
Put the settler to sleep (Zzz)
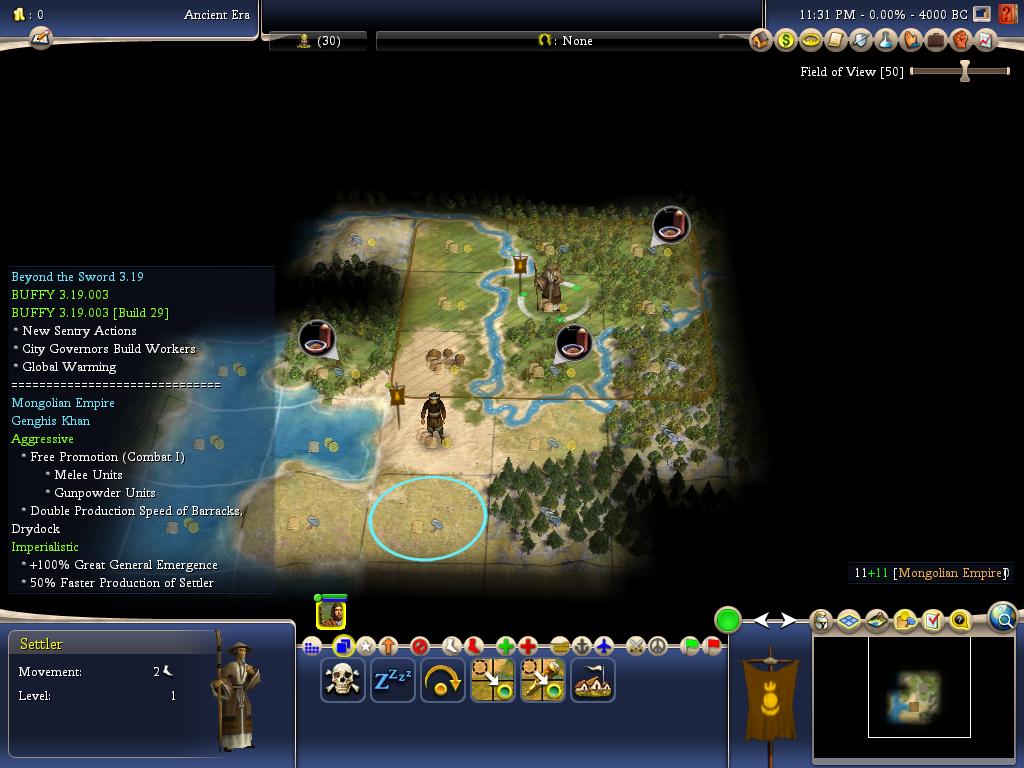(x=392, y=680)
